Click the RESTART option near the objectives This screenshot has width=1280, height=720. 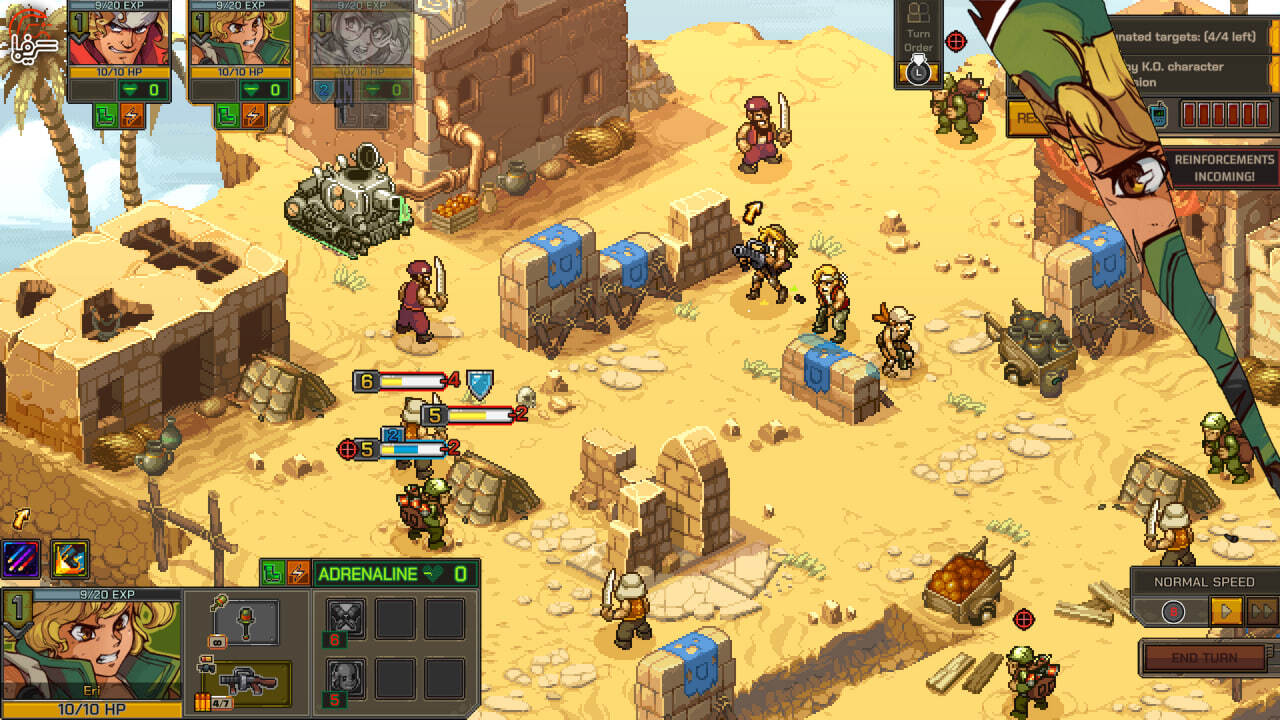point(1027,116)
